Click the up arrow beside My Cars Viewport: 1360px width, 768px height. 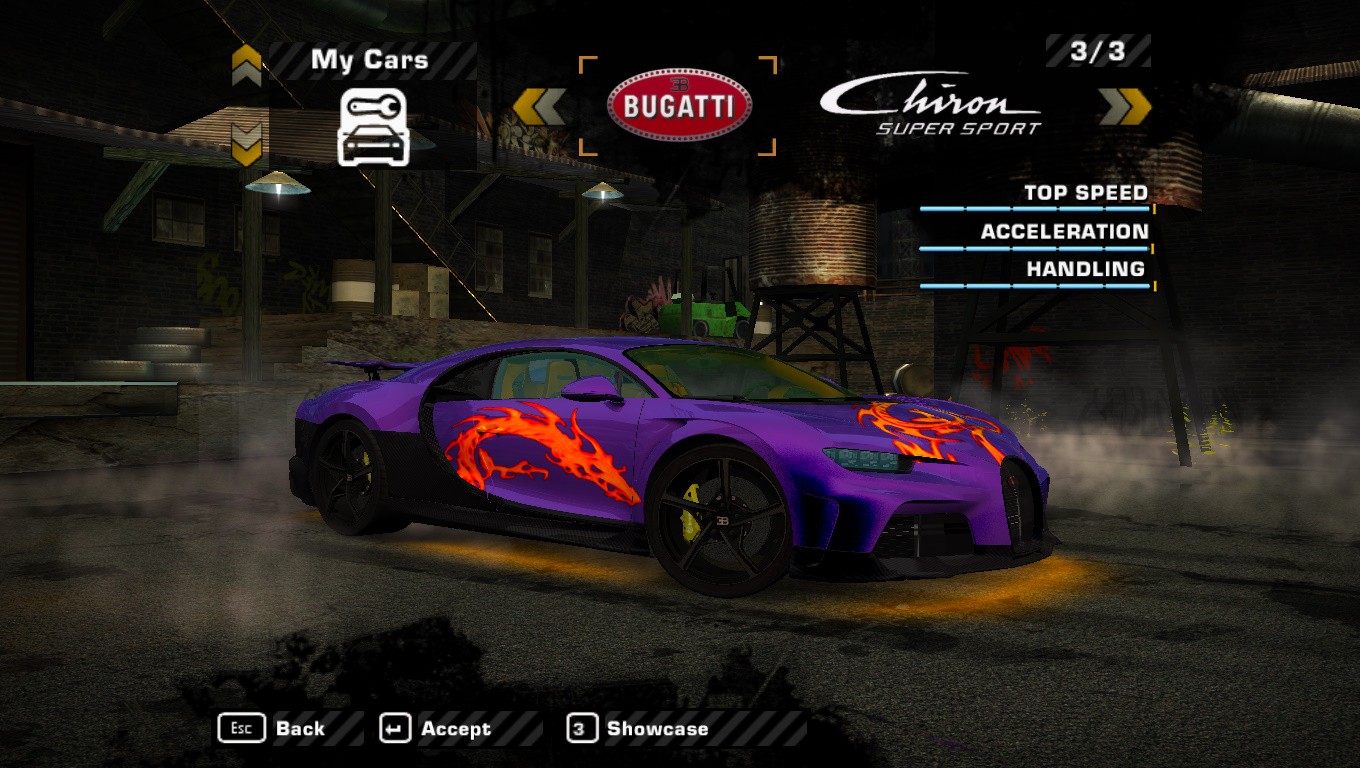tap(246, 66)
